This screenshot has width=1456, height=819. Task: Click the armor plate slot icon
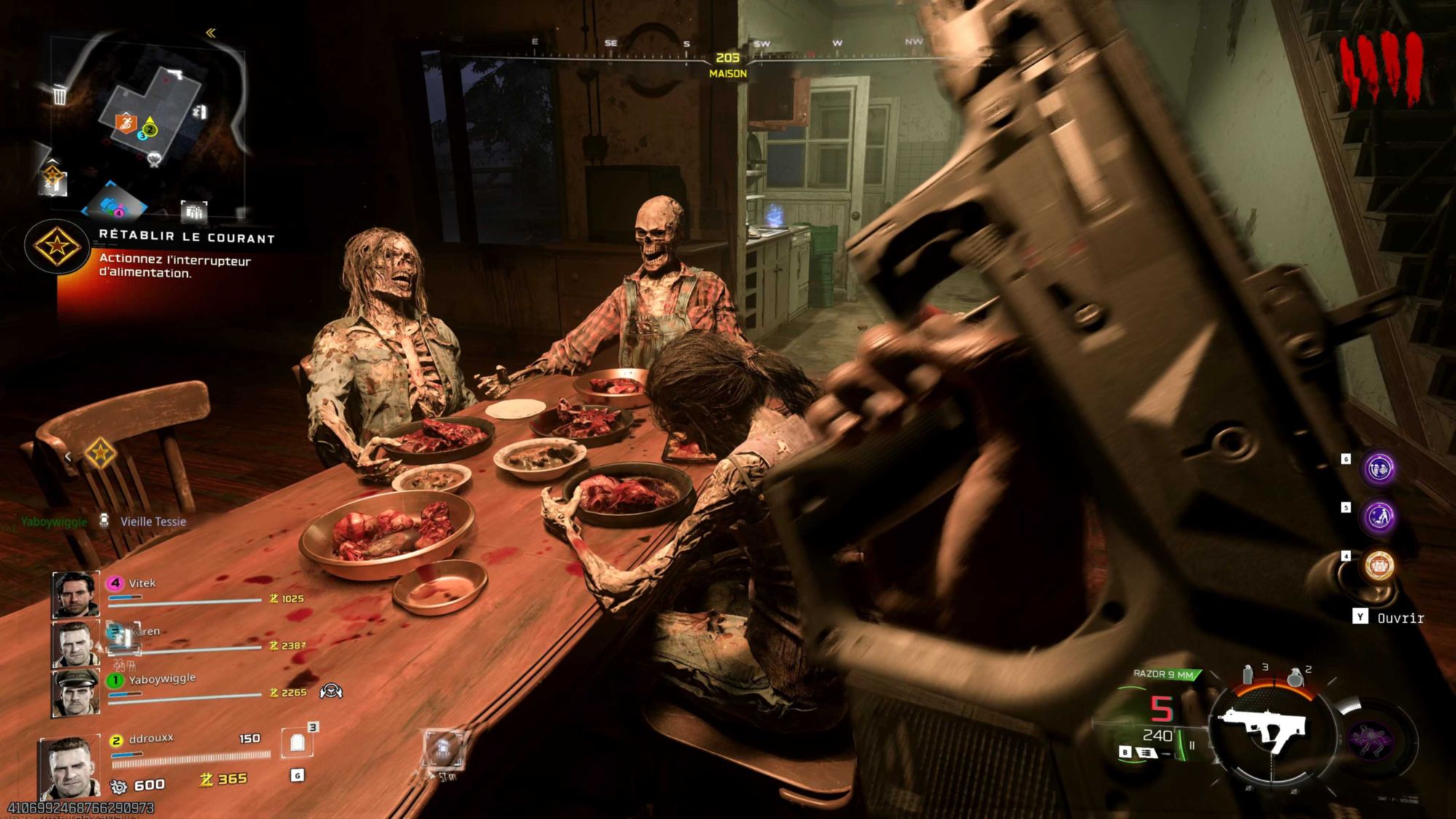click(x=297, y=743)
